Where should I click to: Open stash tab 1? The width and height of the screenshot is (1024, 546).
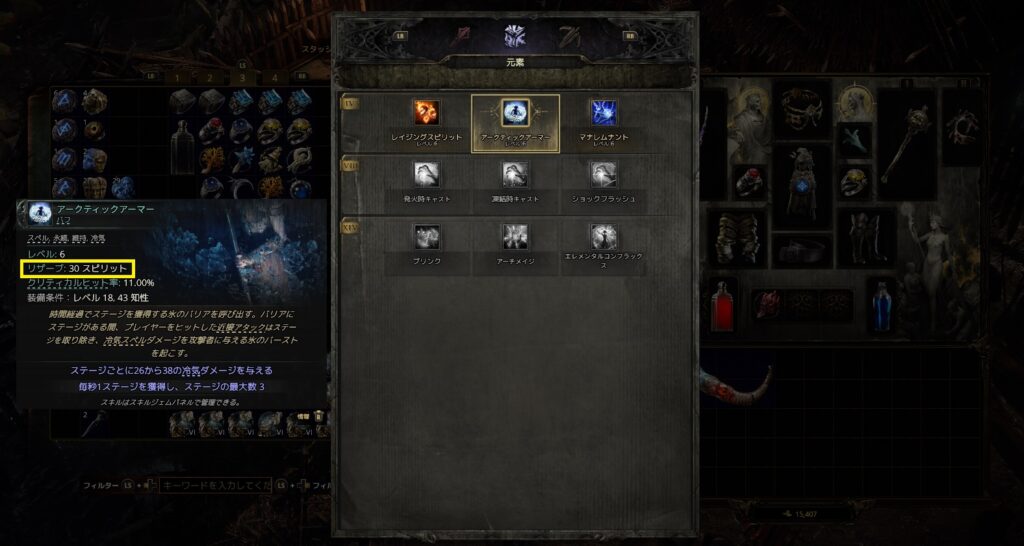point(177,77)
